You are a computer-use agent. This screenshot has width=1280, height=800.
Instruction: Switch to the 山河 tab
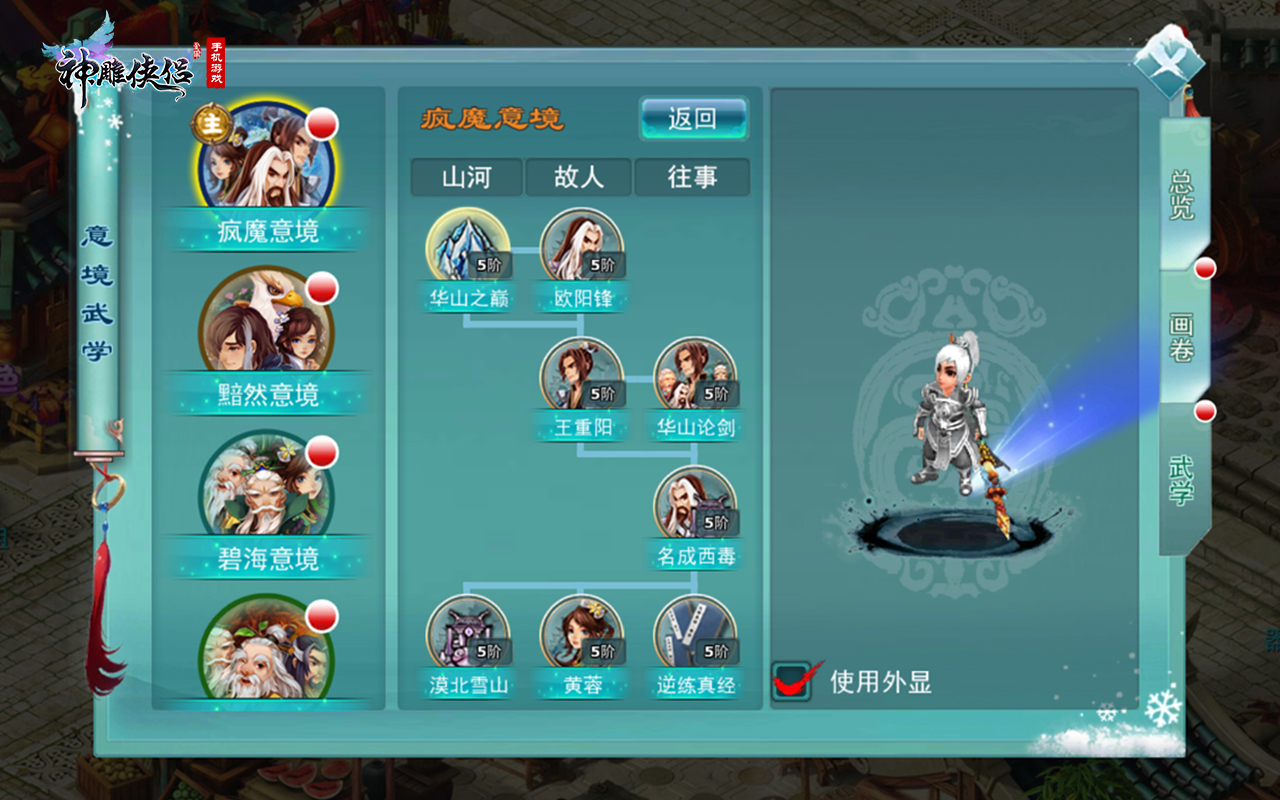click(466, 177)
